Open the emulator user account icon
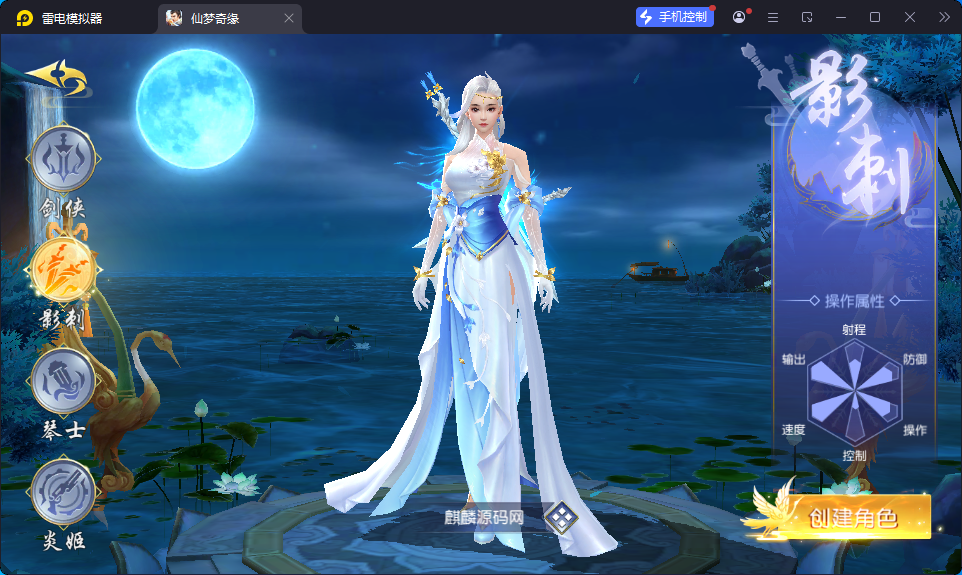962x575 pixels. point(740,17)
